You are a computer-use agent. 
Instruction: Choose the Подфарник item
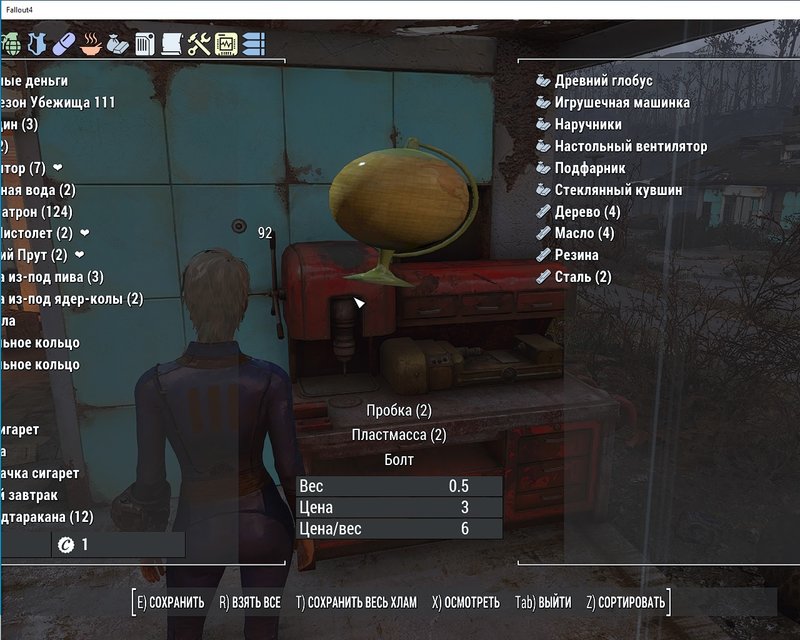point(590,168)
